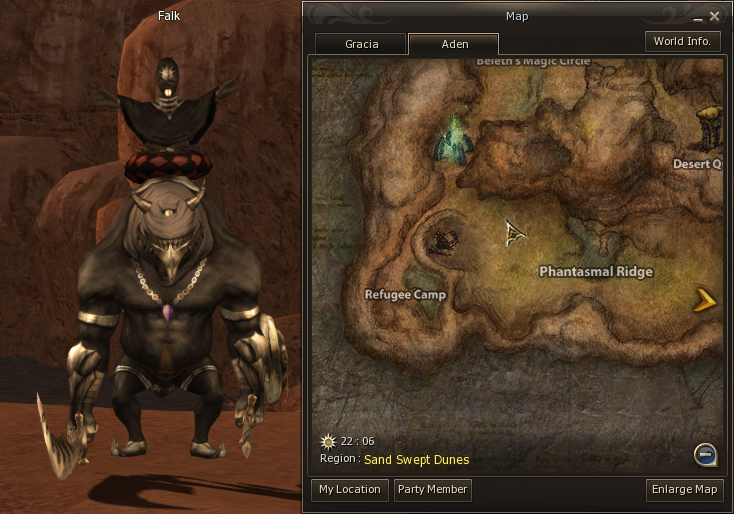Click the green crystal marker on the map
This screenshot has height=514, width=734.
click(x=453, y=141)
